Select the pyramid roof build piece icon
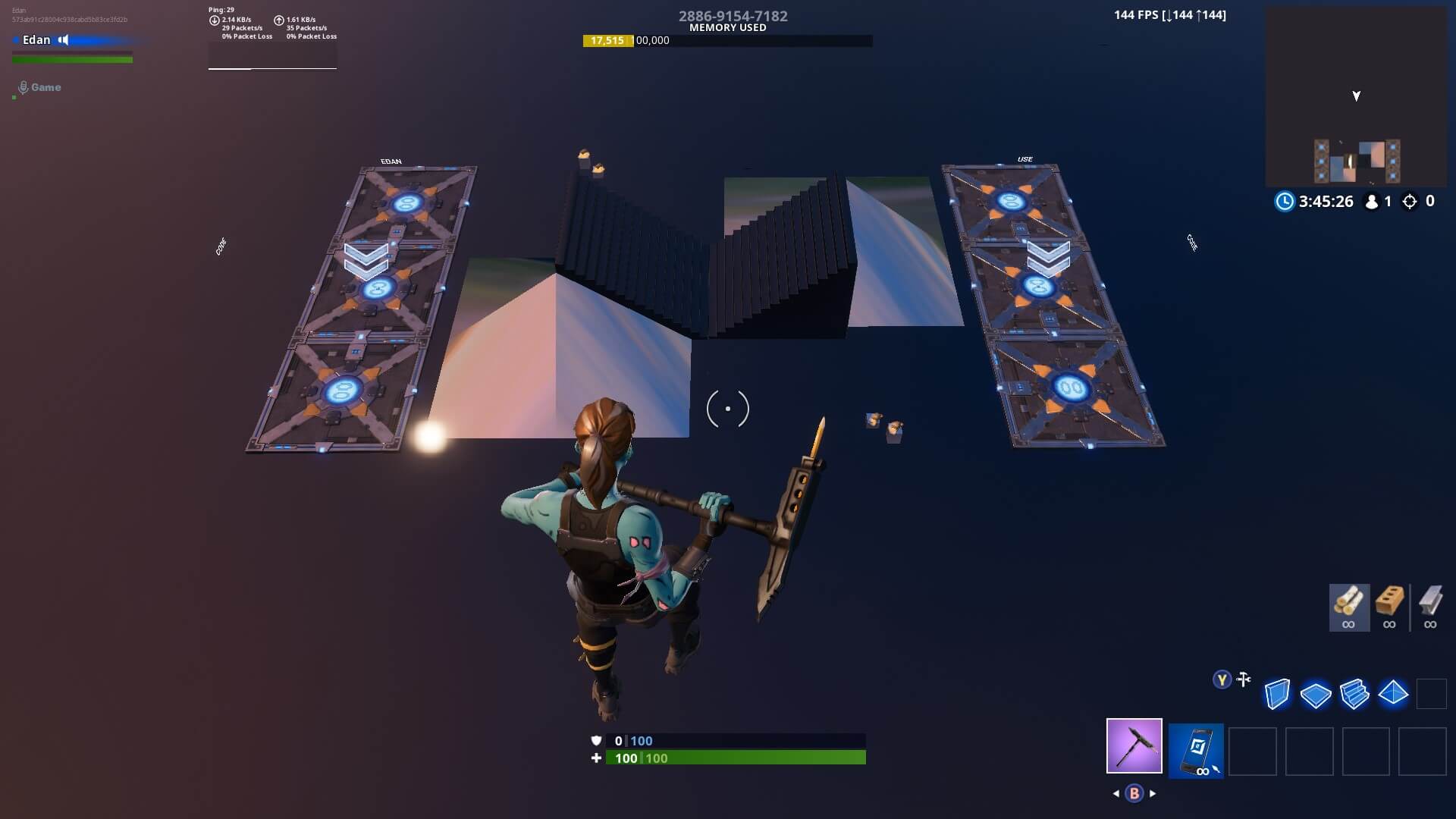Screen dimensions: 1456x819 (x=1394, y=693)
